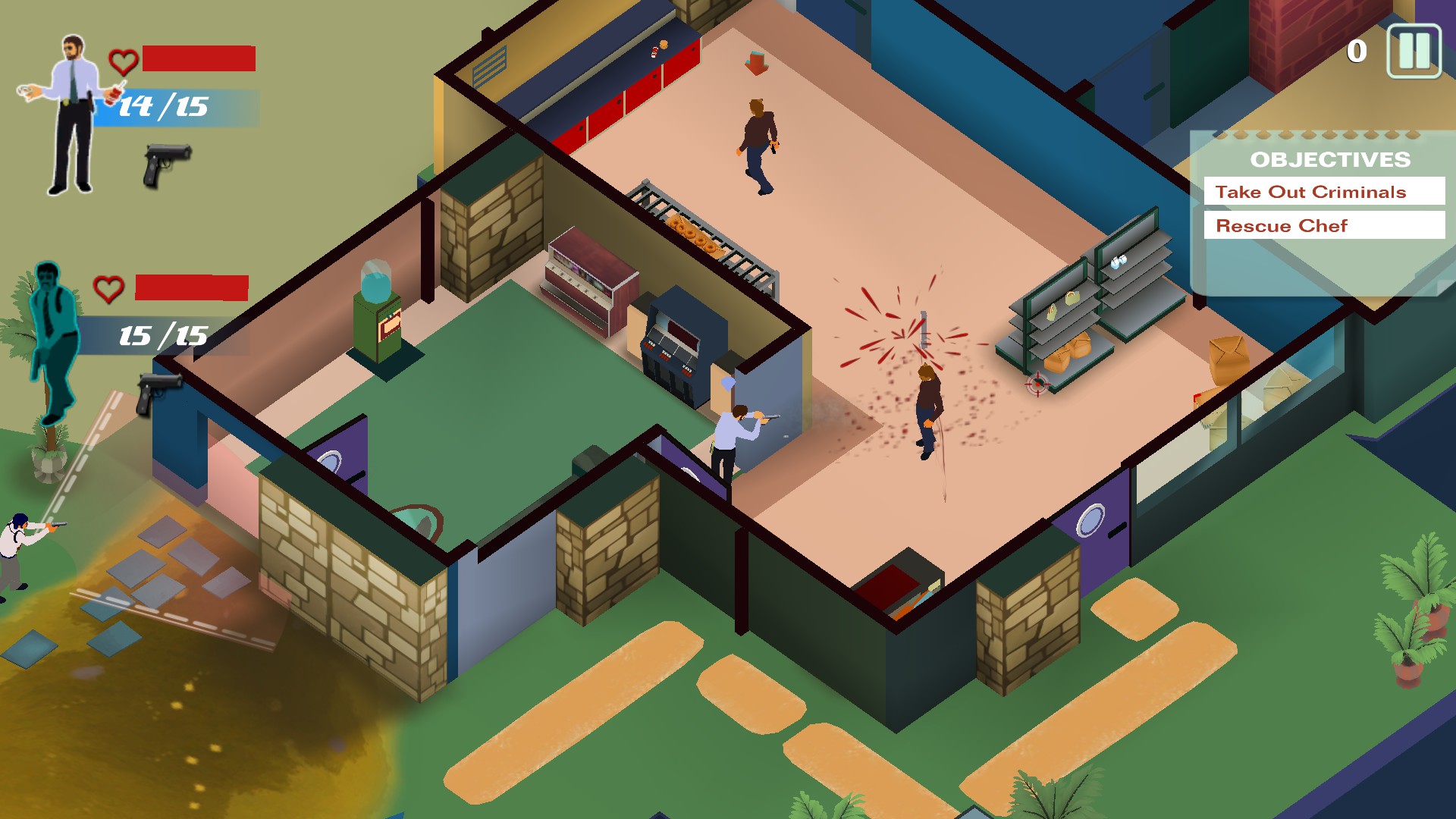Choose the first cop's pistol icon

pyautogui.click(x=167, y=164)
